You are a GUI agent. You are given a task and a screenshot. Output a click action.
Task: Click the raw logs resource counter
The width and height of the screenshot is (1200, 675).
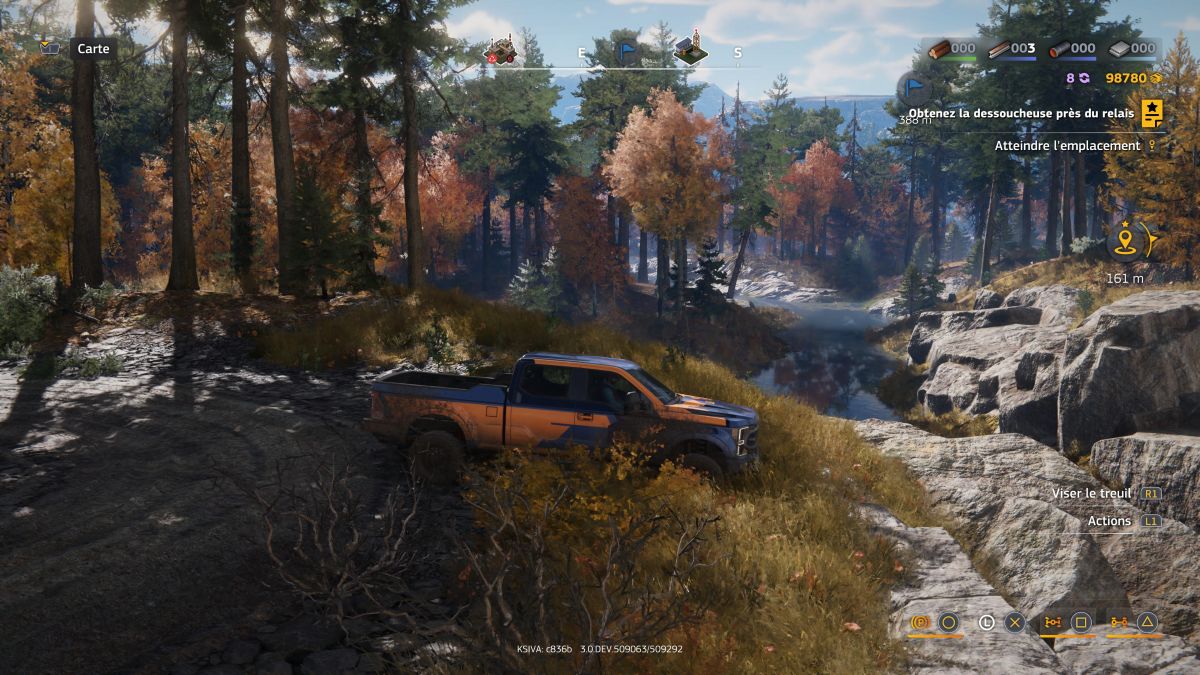(x=950, y=48)
